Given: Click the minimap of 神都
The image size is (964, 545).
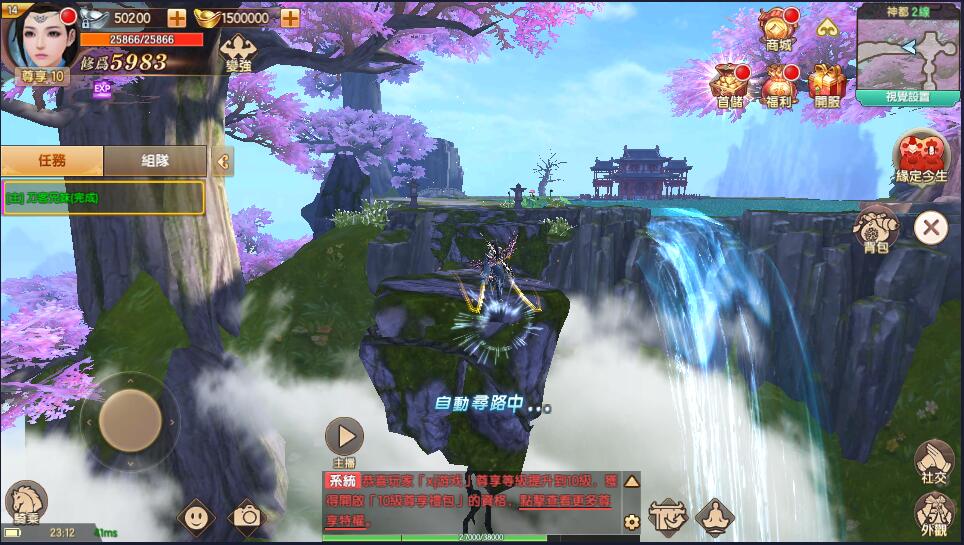Looking at the screenshot, I should 907,52.
